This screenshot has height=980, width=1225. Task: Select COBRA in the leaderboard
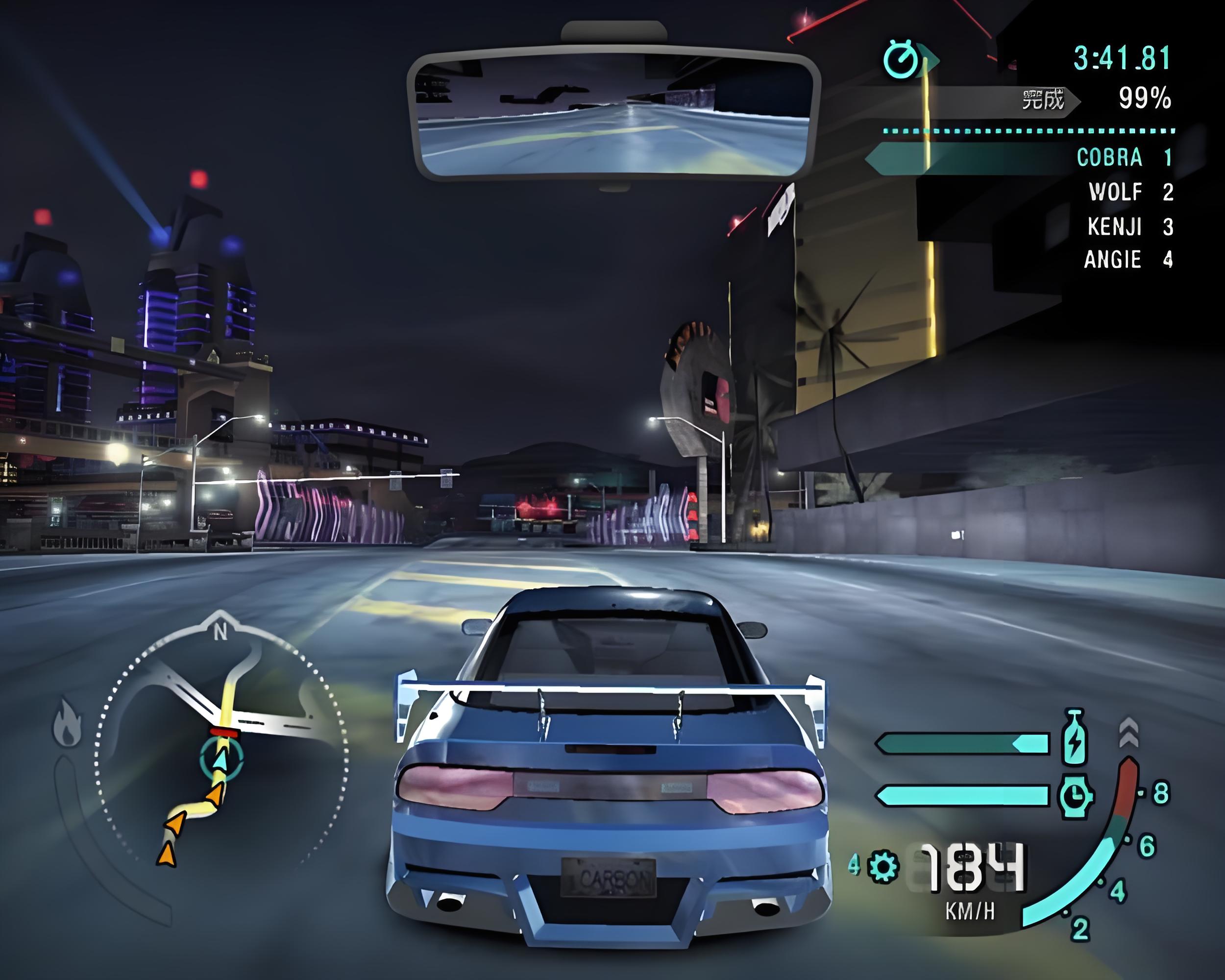[x=1109, y=157]
